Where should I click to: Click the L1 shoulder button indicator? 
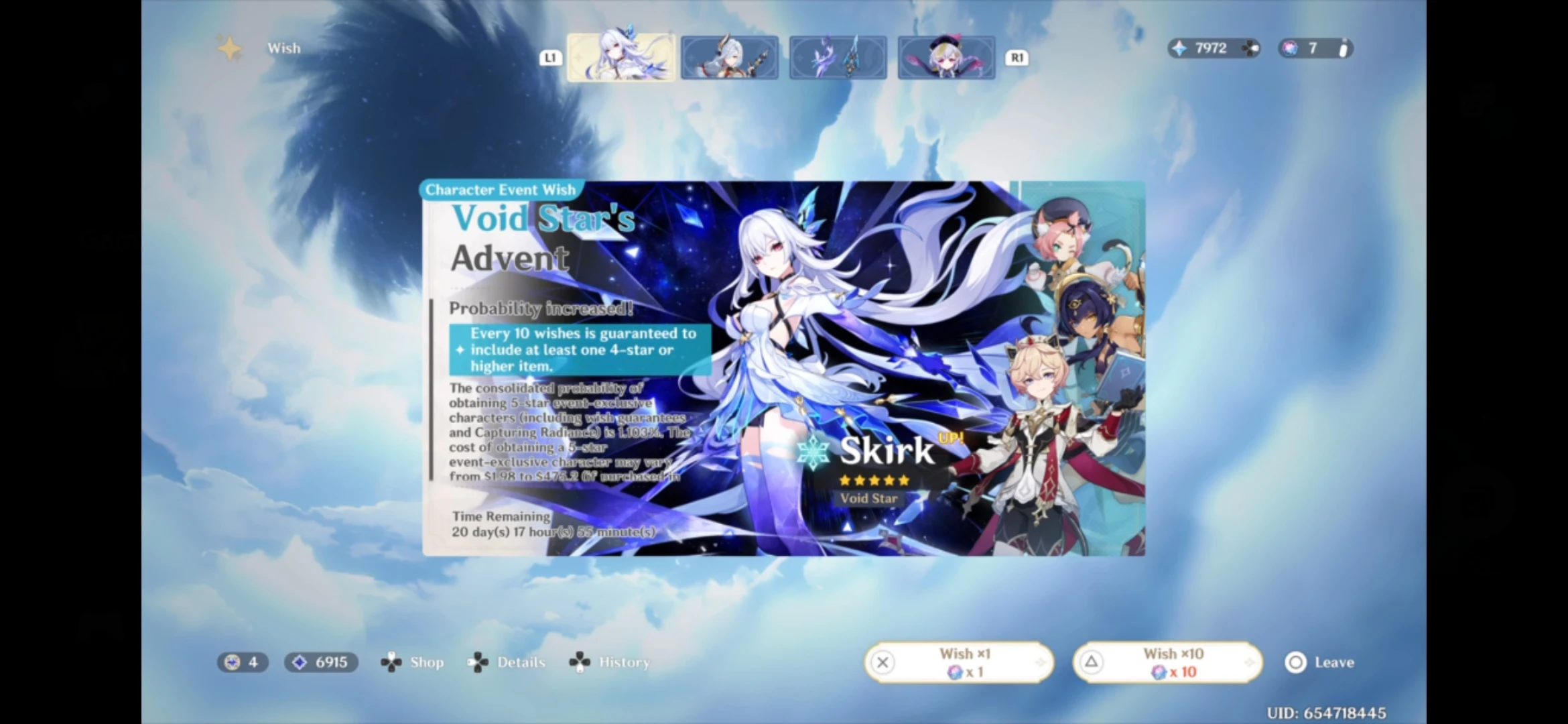551,57
